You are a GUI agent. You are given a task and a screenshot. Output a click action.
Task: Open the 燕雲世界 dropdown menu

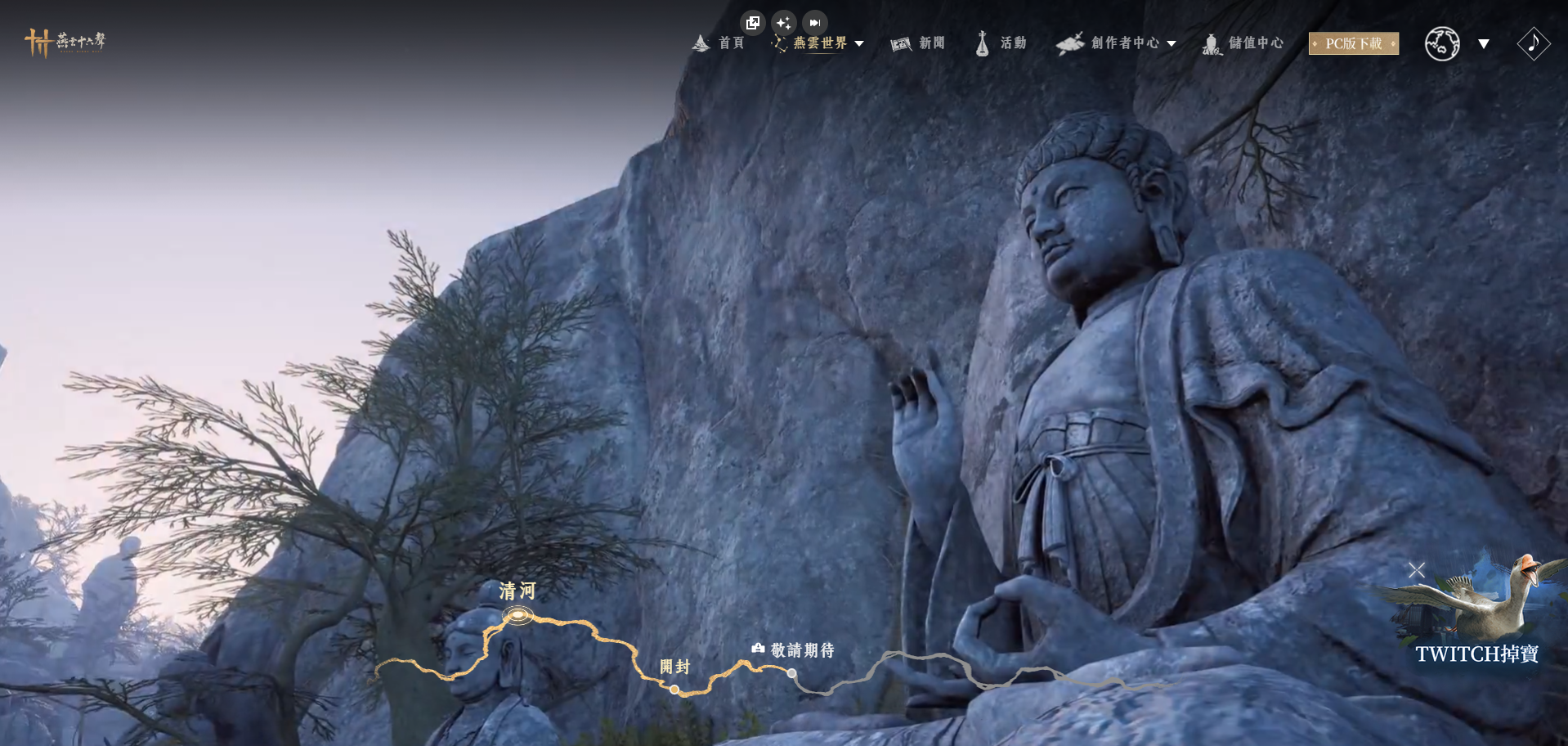tap(819, 43)
